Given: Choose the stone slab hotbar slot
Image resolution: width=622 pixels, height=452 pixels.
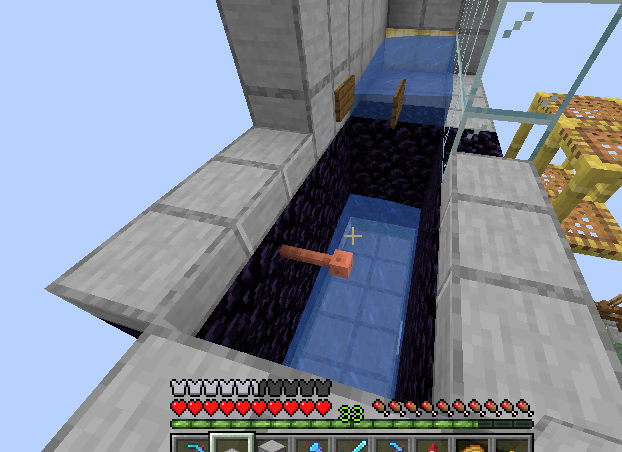Looking at the screenshot, I should pyautogui.click(x=271, y=446).
